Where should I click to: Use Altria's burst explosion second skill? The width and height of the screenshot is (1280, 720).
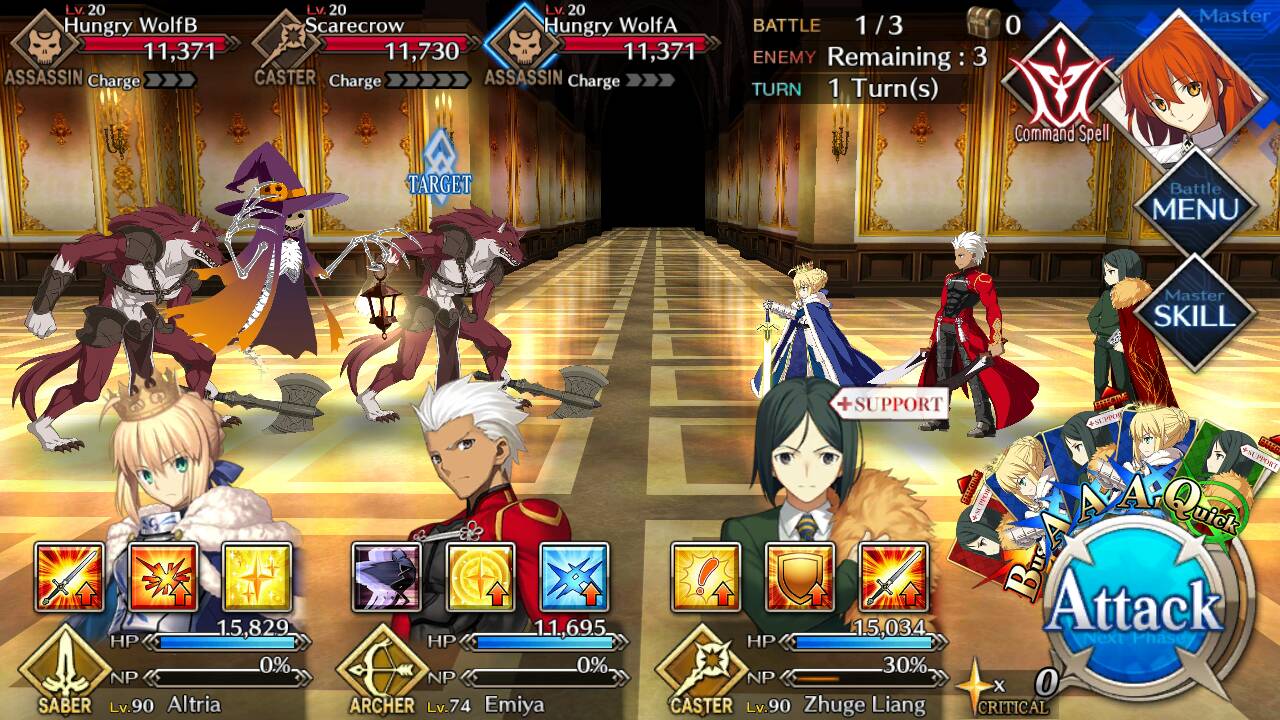coord(163,577)
